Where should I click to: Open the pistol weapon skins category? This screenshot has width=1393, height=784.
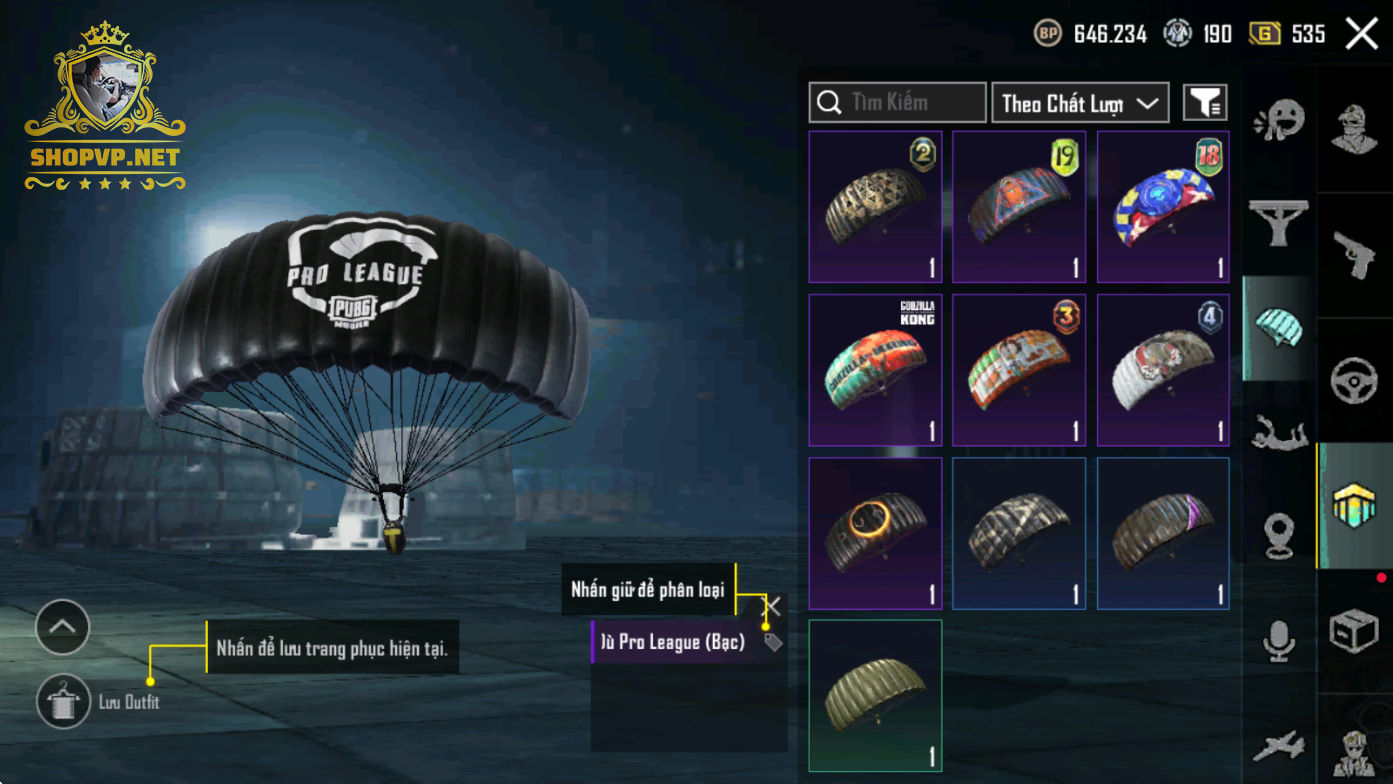1355,255
